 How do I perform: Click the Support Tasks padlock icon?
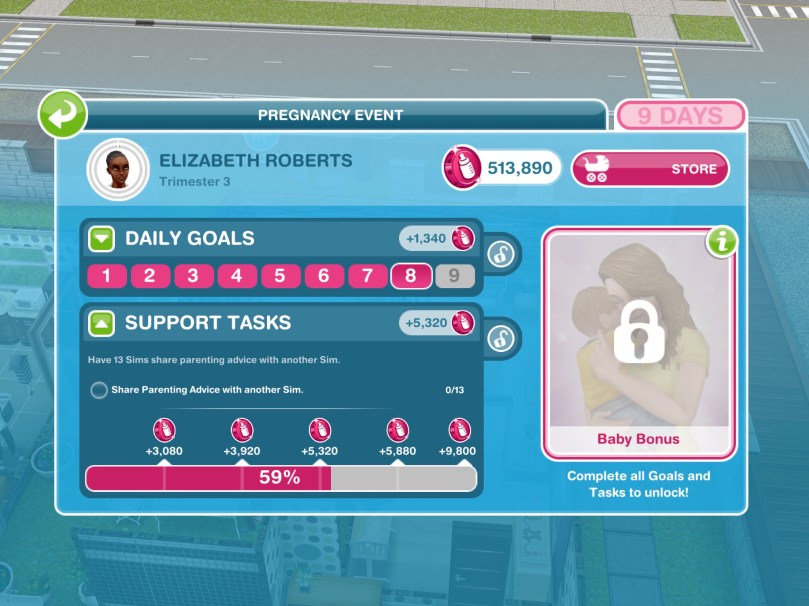(x=502, y=338)
